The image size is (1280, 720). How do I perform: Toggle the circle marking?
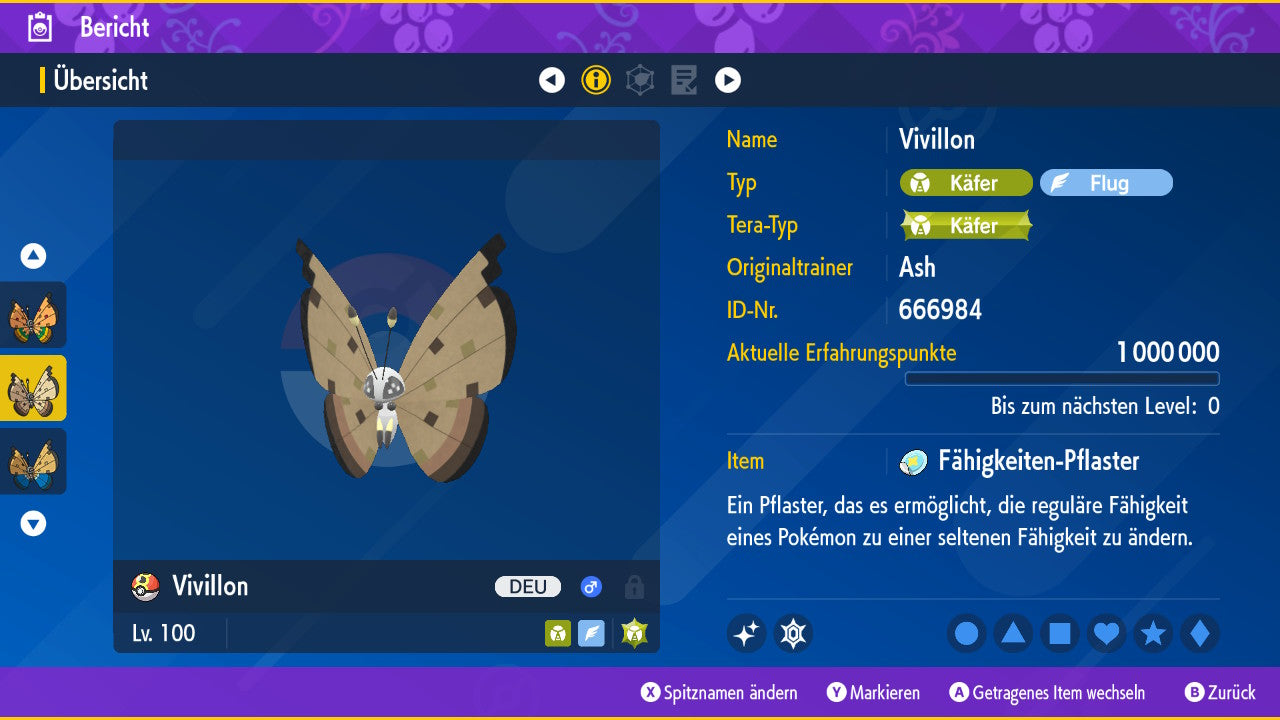966,633
